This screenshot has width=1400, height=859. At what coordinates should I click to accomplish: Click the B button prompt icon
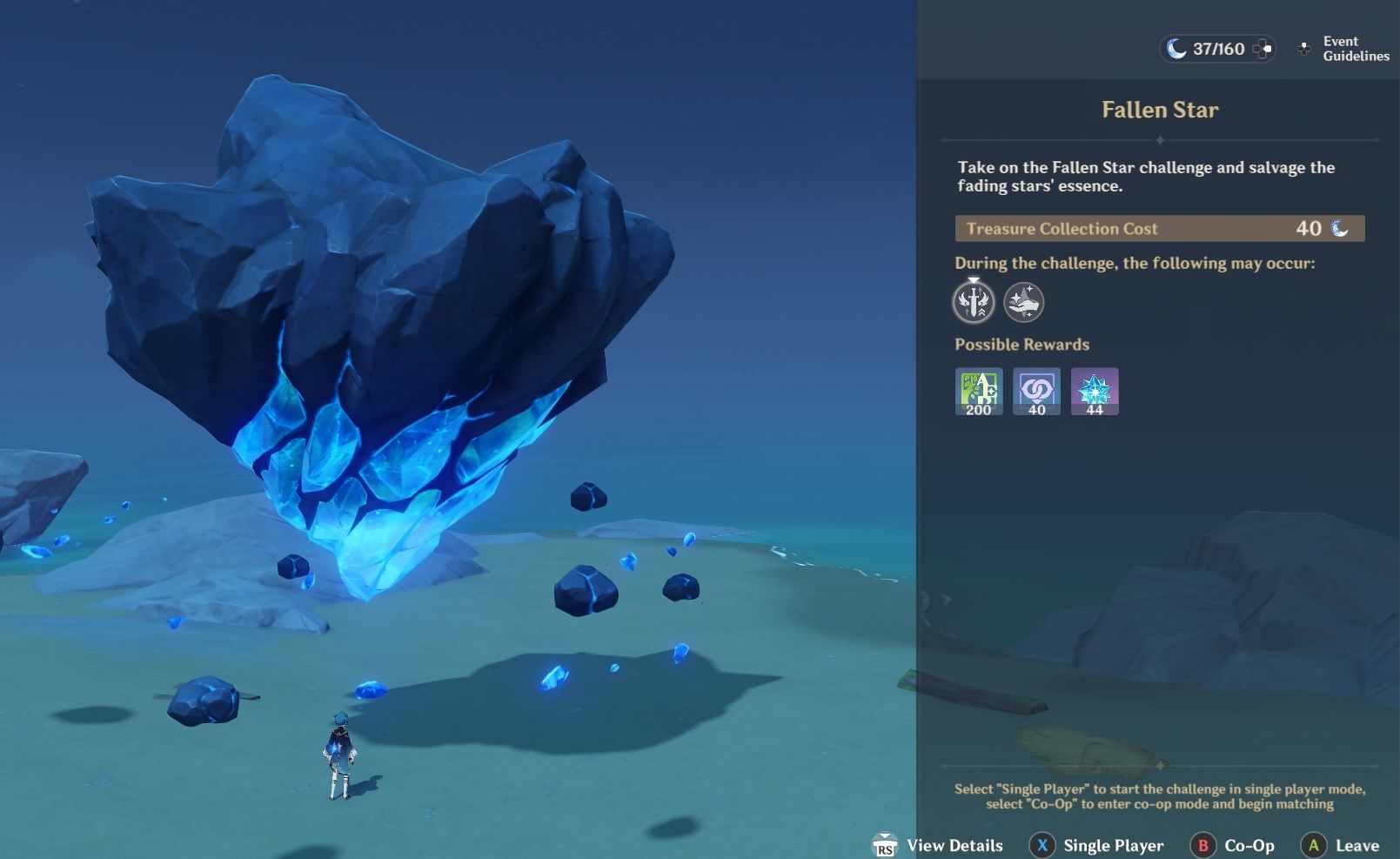[1203, 845]
